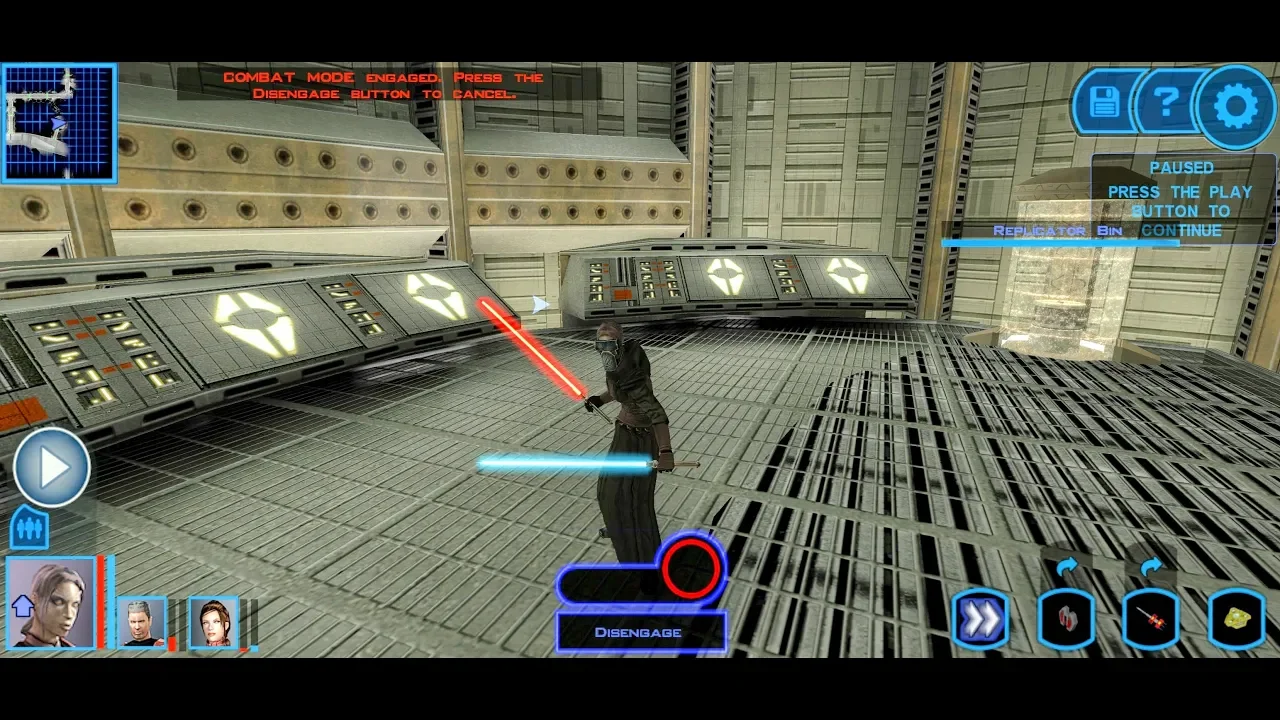Switch to the grey-haired man party member
Image resolution: width=1280 pixels, height=720 pixels.
(x=141, y=622)
